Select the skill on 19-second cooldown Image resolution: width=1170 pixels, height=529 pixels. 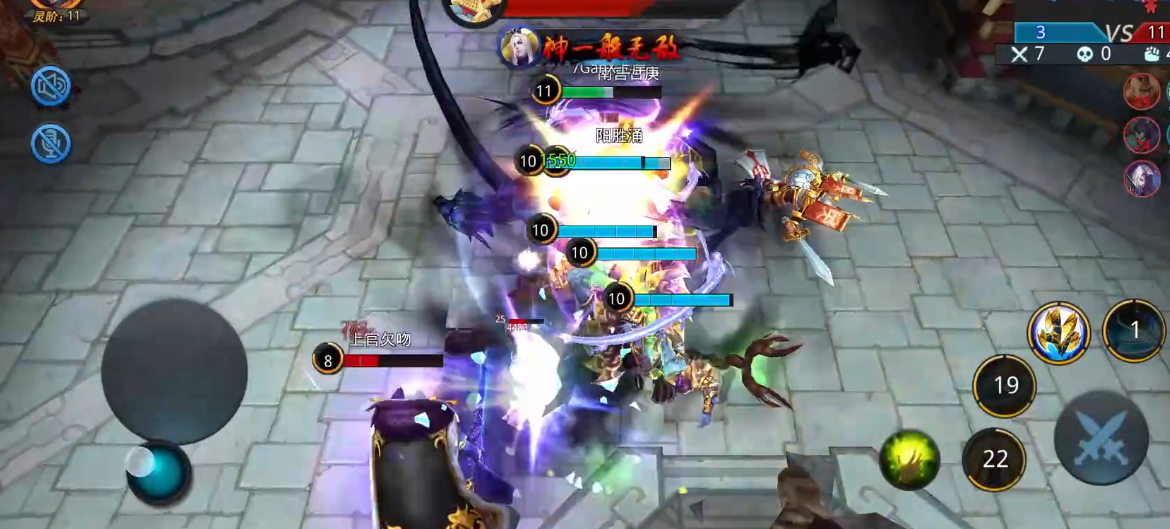(1005, 385)
